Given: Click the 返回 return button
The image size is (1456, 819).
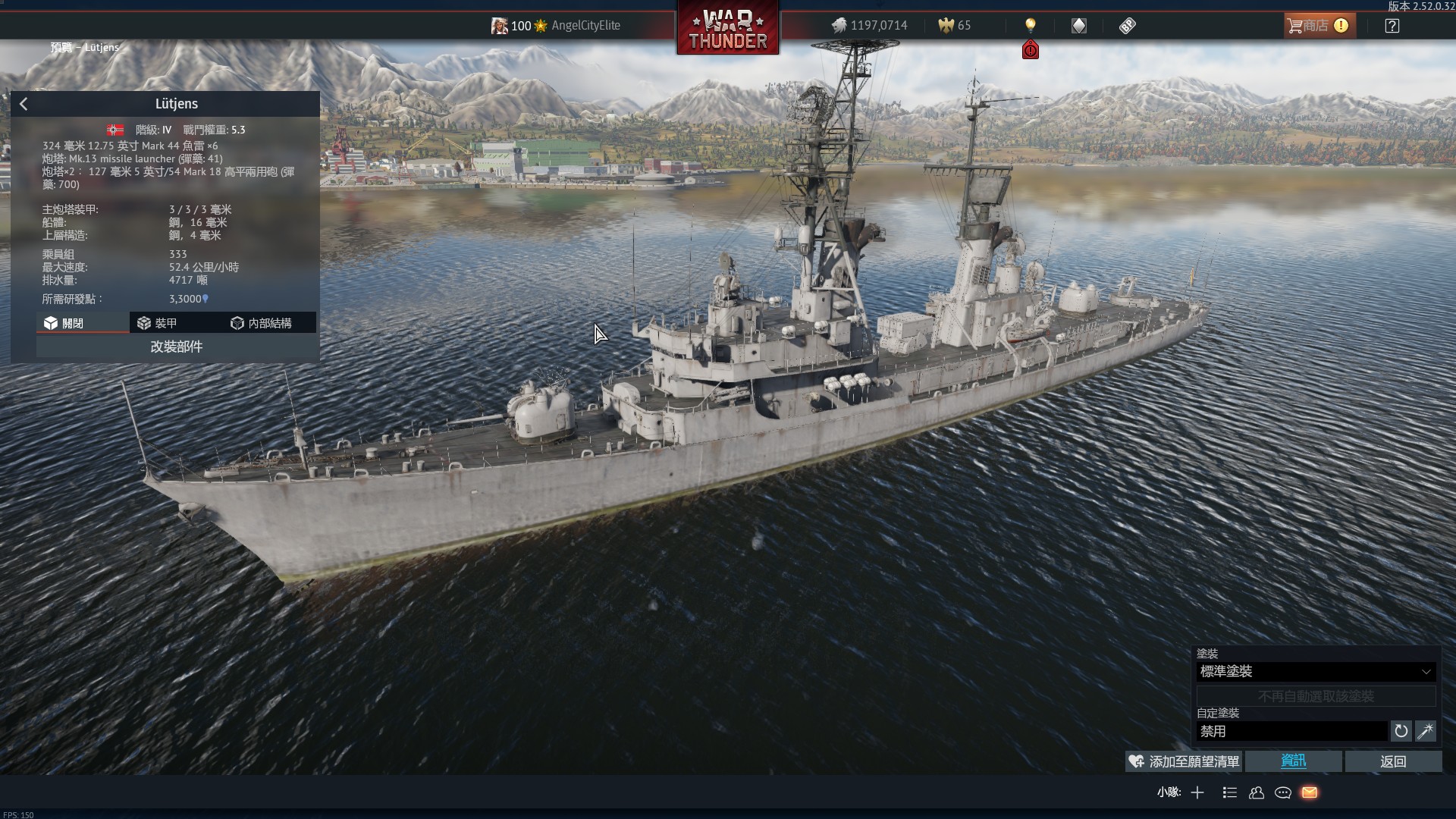Looking at the screenshot, I should [1393, 761].
